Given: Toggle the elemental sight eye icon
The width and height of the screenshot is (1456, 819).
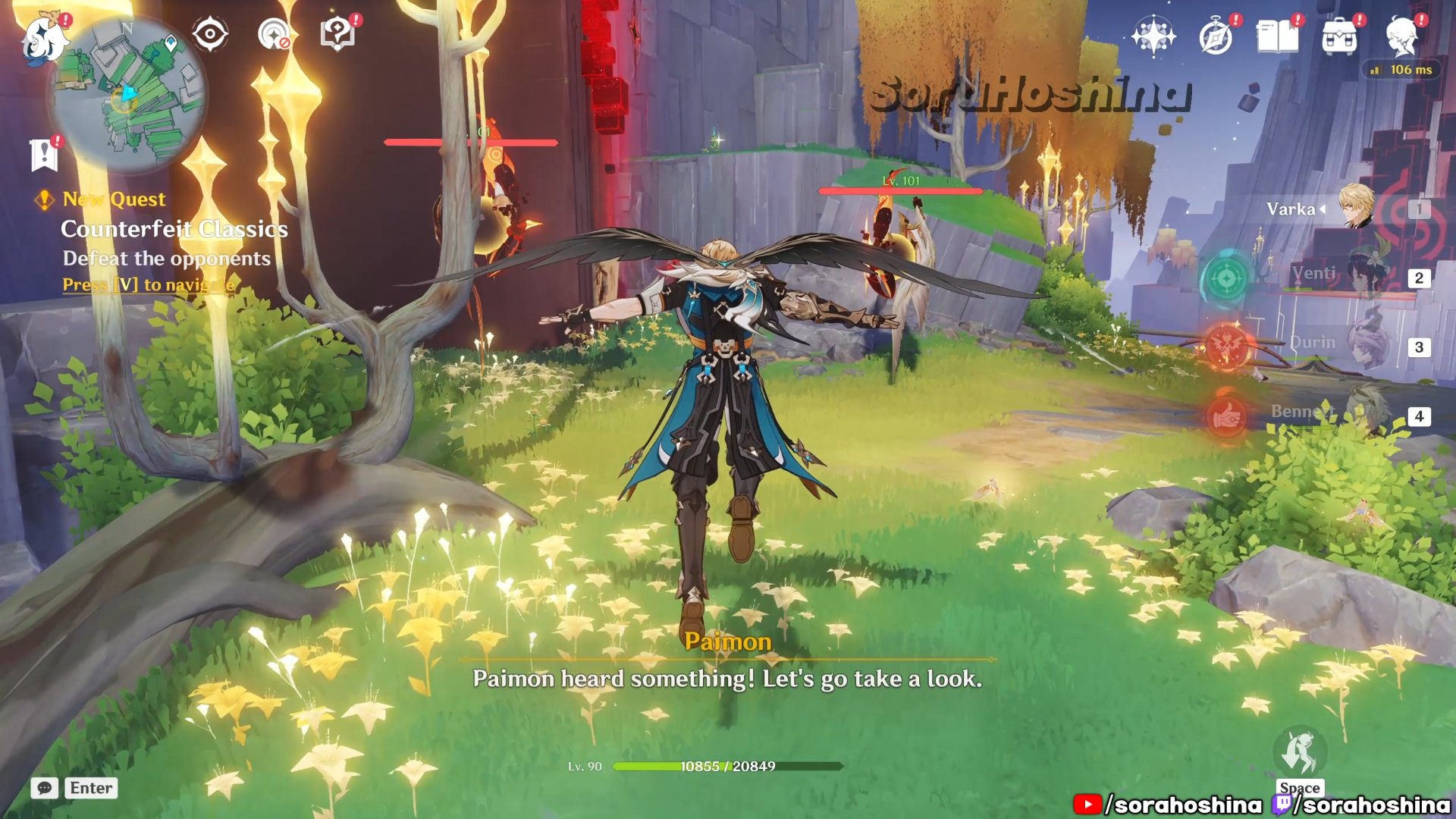Looking at the screenshot, I should (x=210, y=35).
